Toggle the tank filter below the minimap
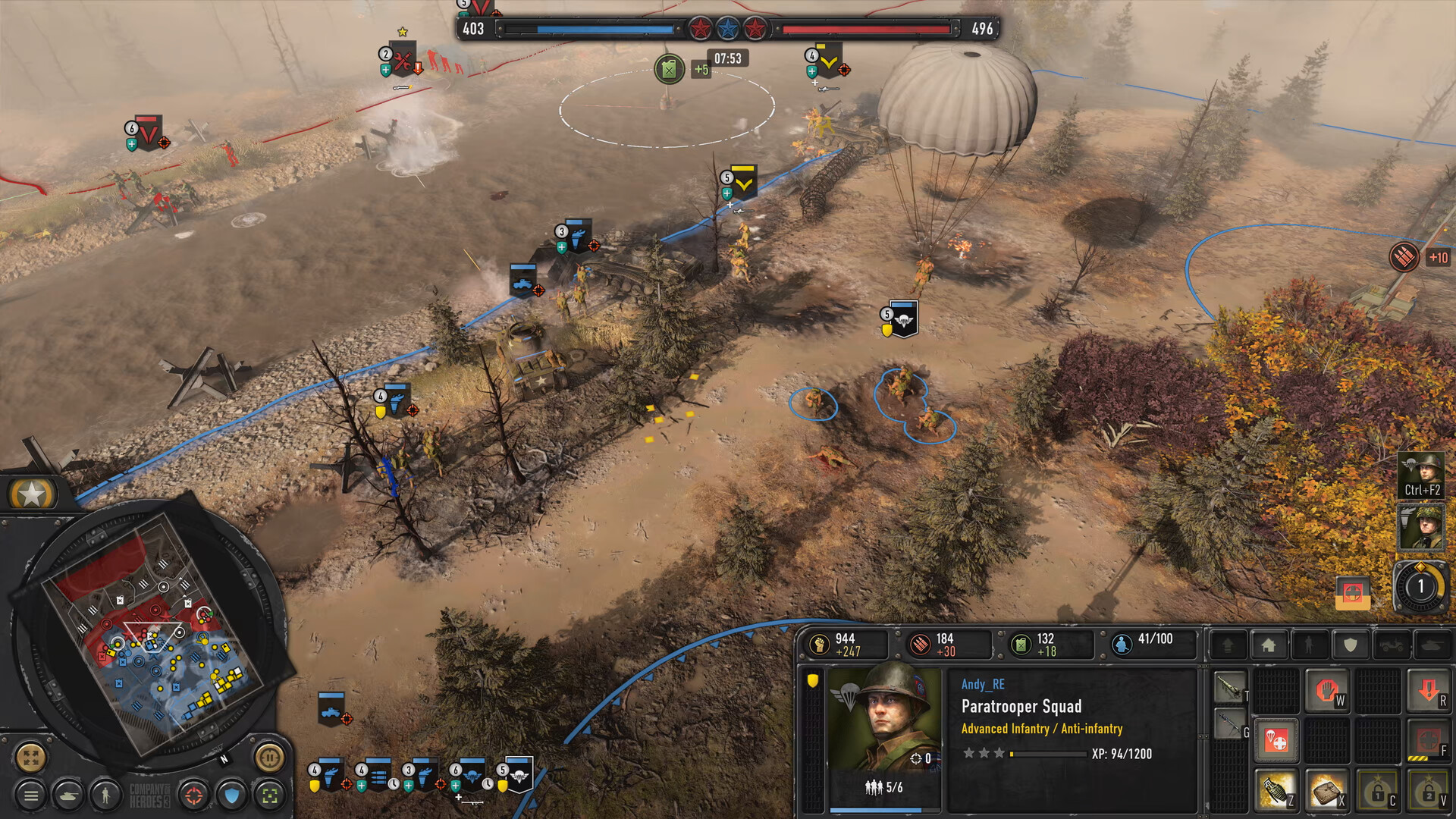This screenshot has width=1456, height=819. click(69, 796)
